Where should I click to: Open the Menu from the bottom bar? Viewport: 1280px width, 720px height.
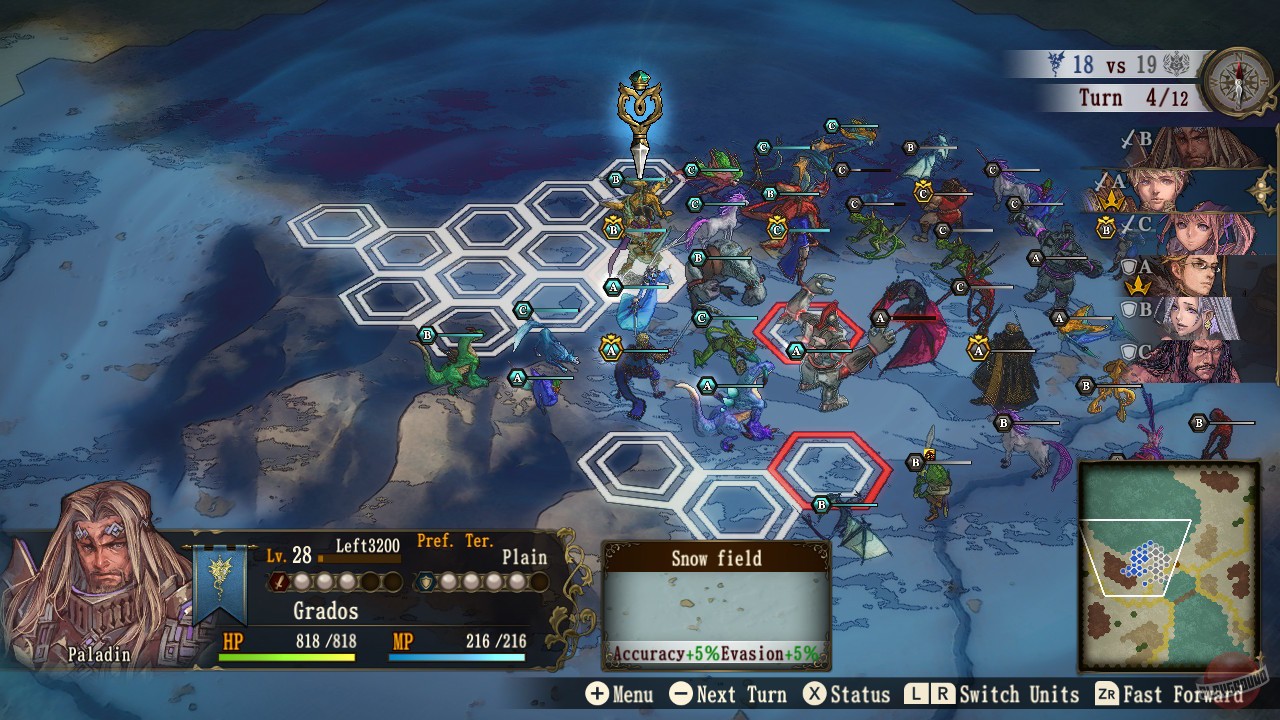coord(620,694)
